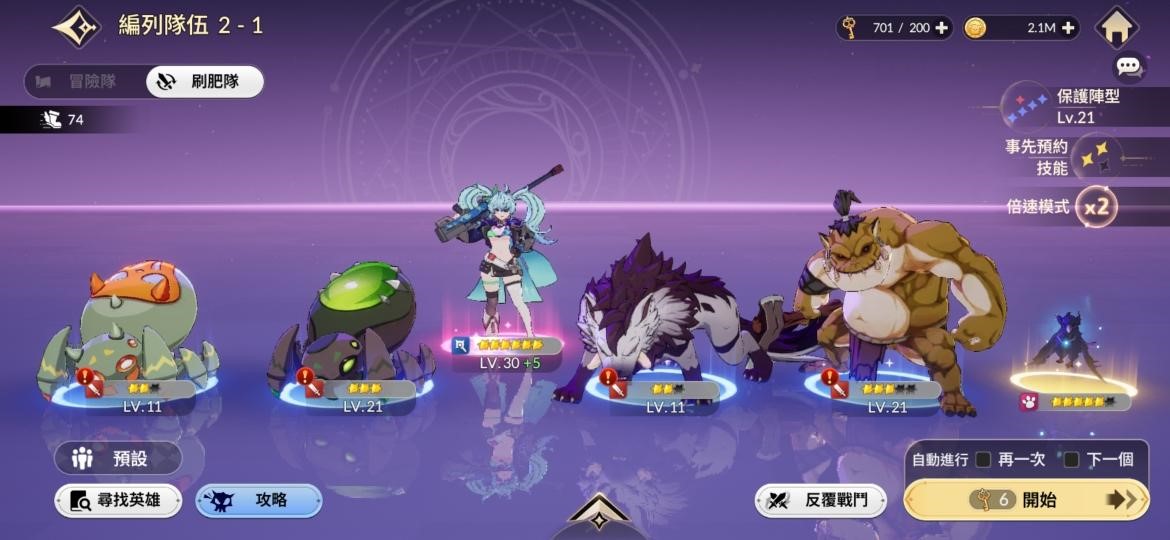Click the 尋找英雄 find hero button
This screenshot has width=1170, height=540.
118,500
